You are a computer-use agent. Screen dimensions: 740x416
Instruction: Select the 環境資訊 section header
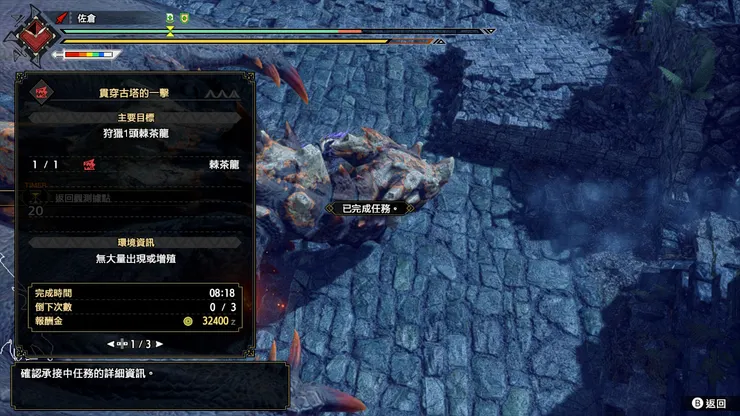(x=134, y=242)
